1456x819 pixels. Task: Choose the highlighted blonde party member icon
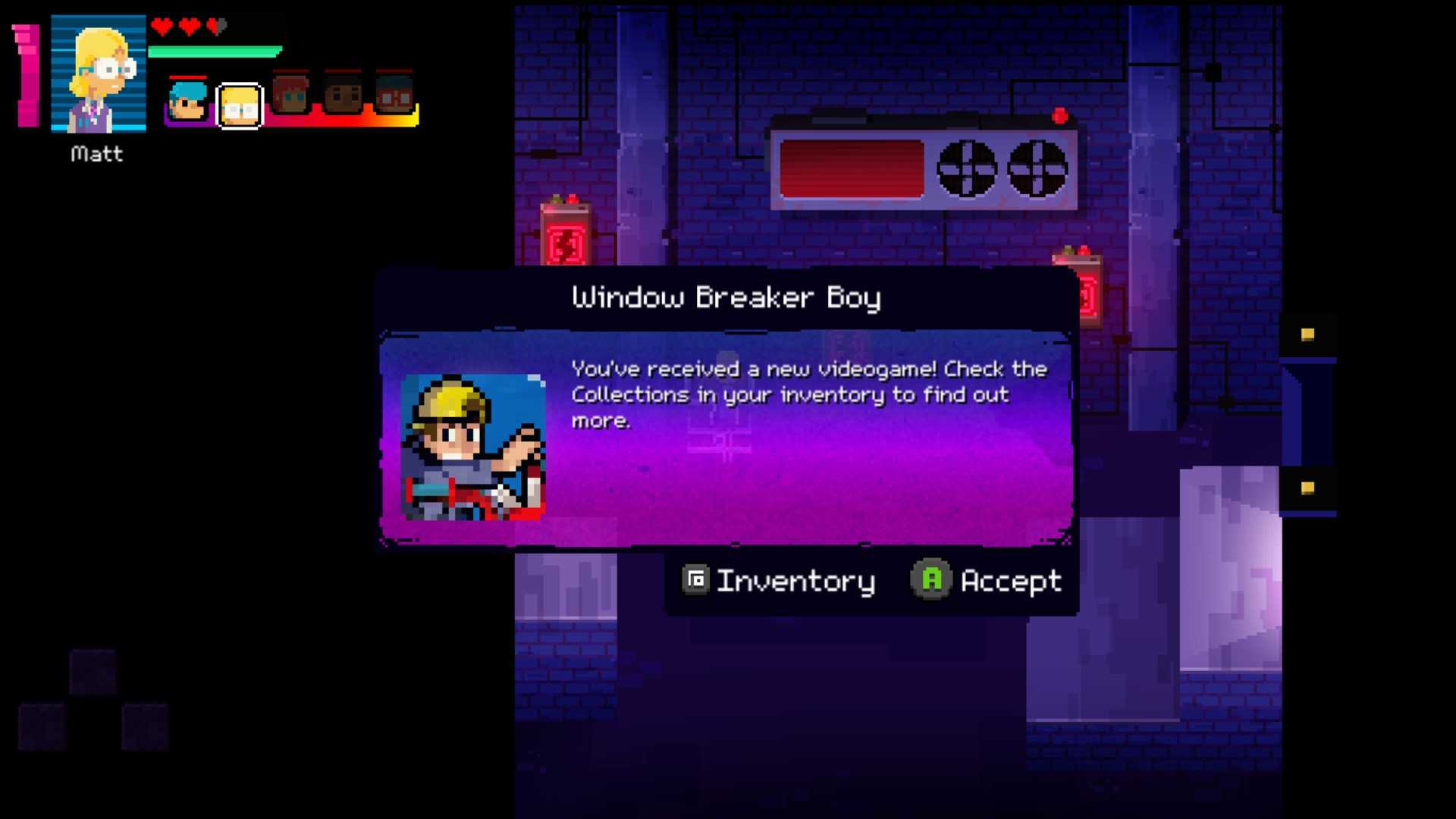tap(240, 105)
